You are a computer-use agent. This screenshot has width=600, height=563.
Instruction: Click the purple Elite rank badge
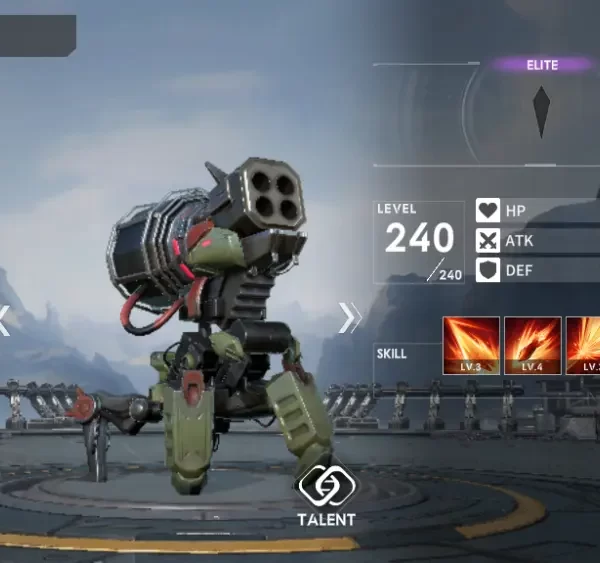coord(542,65)
